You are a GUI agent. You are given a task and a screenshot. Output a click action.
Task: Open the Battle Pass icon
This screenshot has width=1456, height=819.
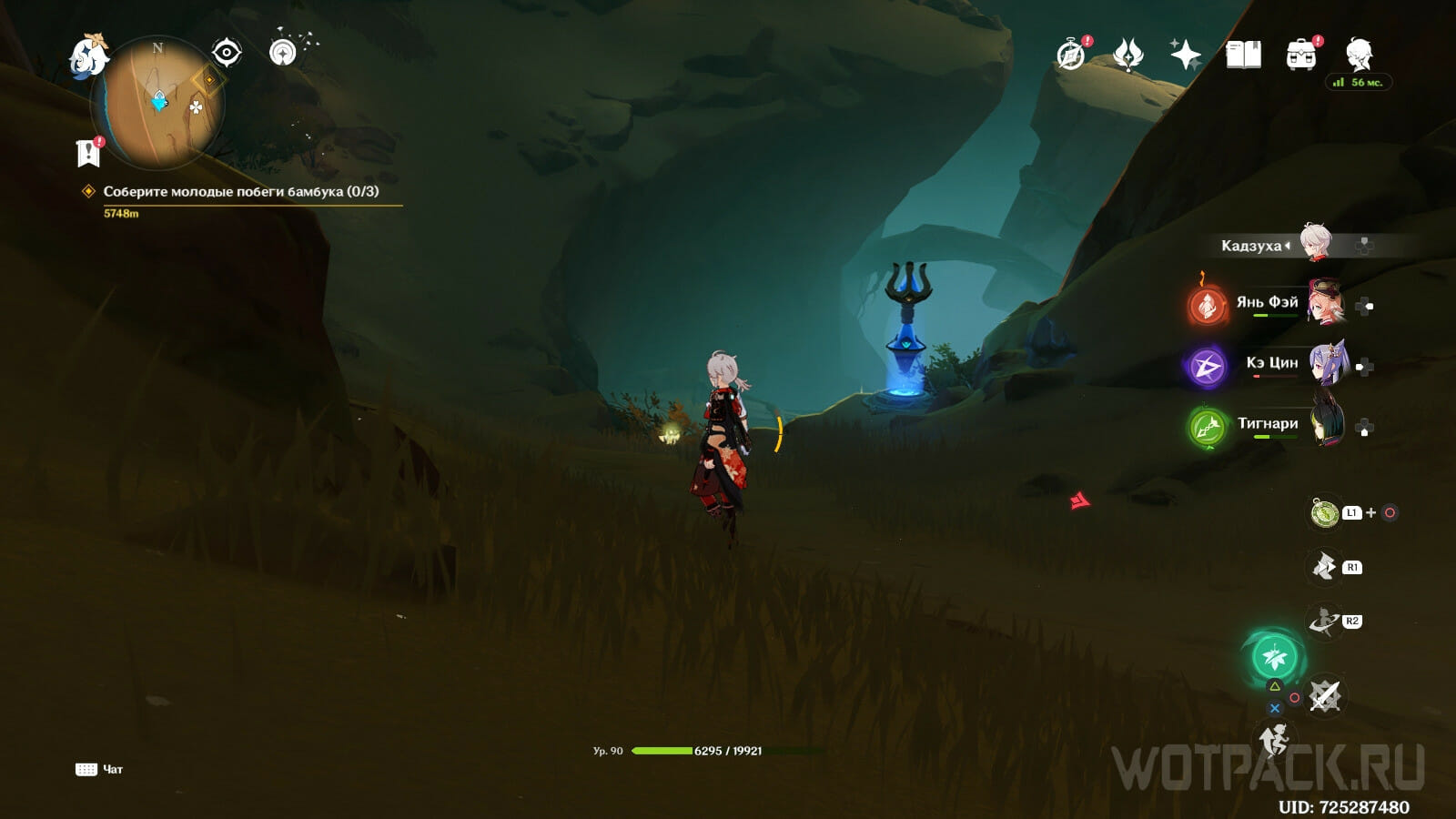click(1128, 55)
